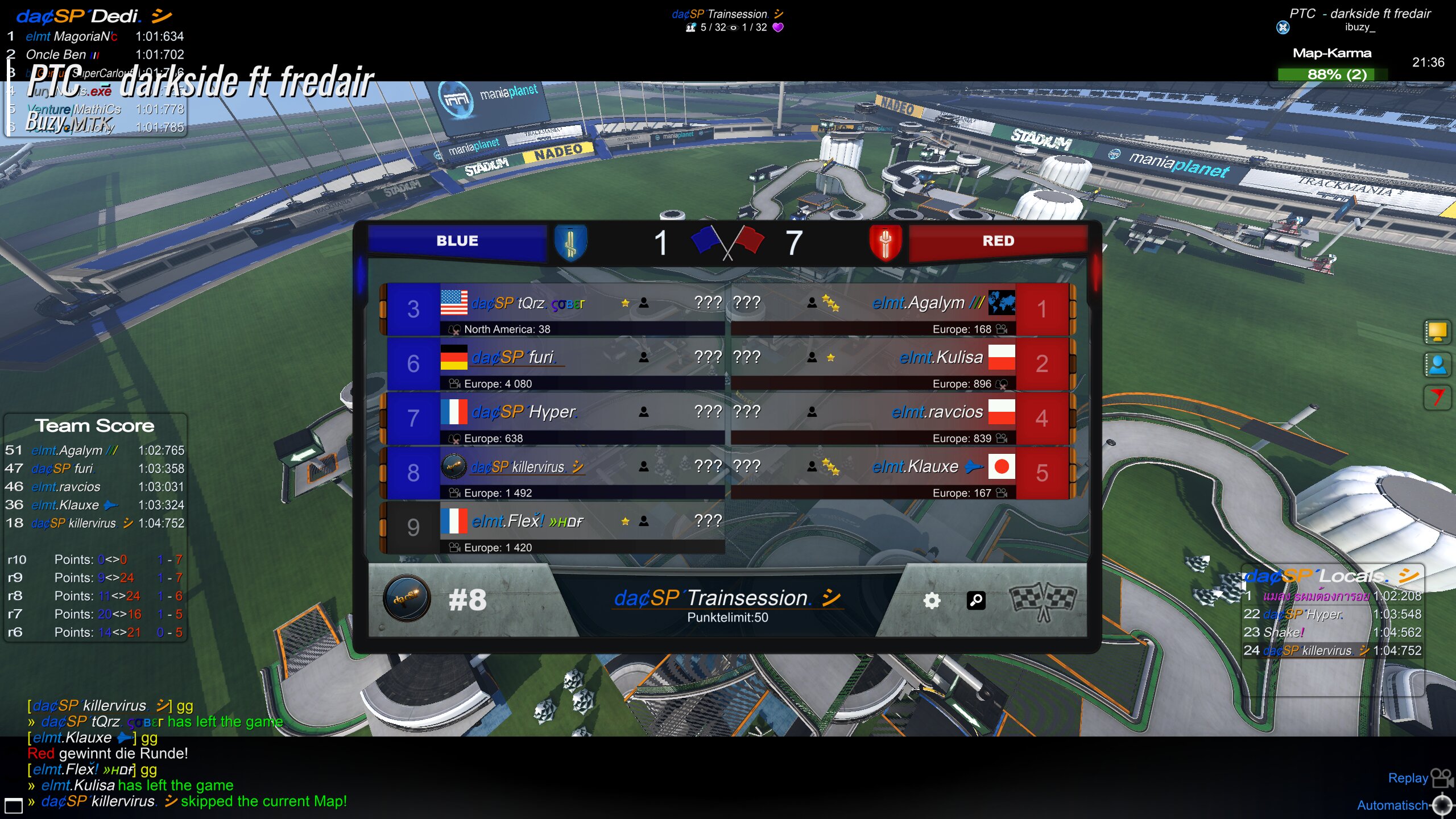Click the blue X icon near map name
This screenshot has height=819, width=1456.
click(x=1283, y=27)
